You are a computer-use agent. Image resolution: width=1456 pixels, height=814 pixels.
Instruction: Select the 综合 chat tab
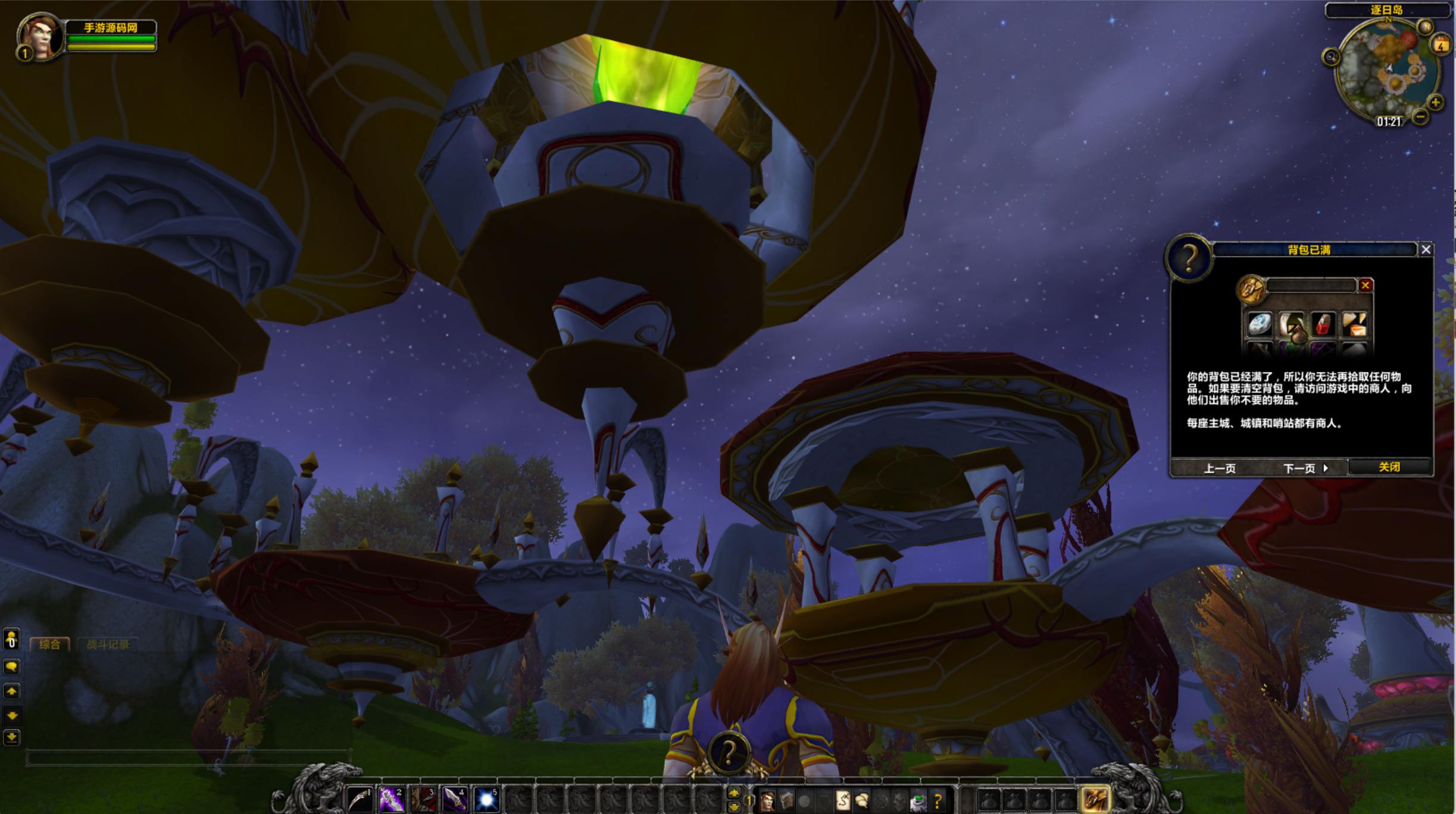pyautogui.click(x=50, y=644)
